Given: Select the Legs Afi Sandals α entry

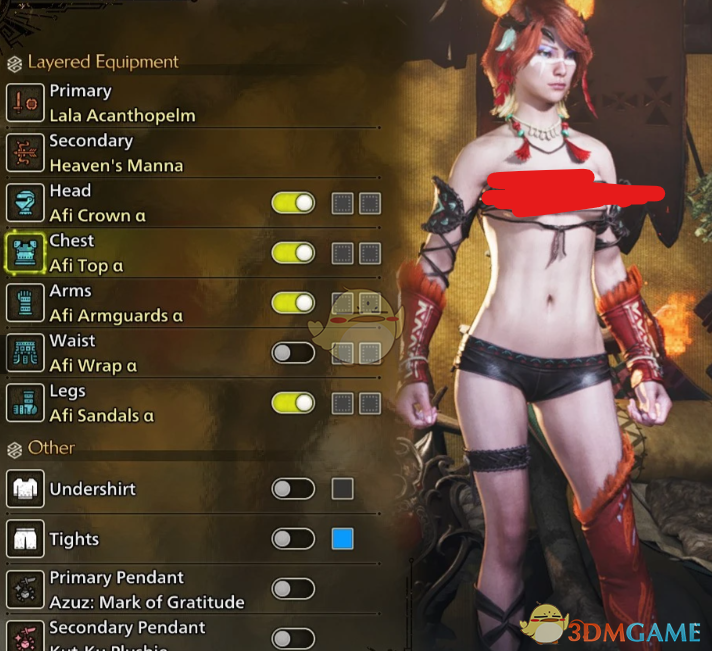Looking at the screenshot, I should point(100,403).
